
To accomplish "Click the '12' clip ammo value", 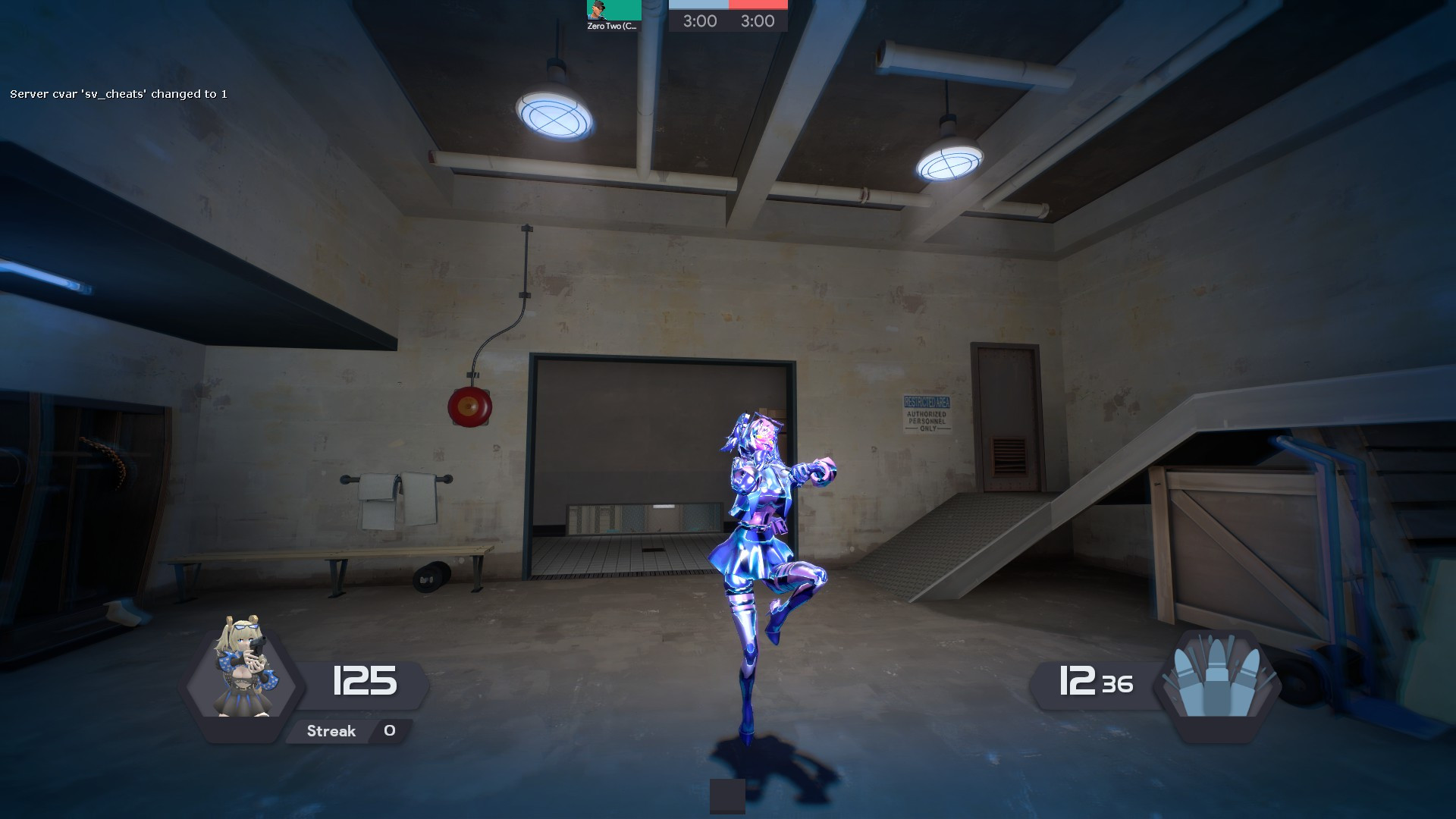I will 1078,680.
